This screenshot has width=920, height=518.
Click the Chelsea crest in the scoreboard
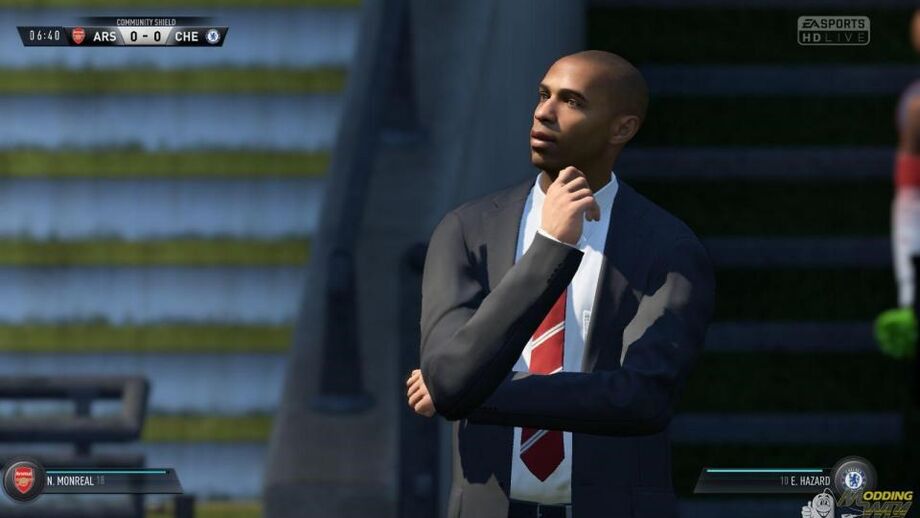coord(213,36)
